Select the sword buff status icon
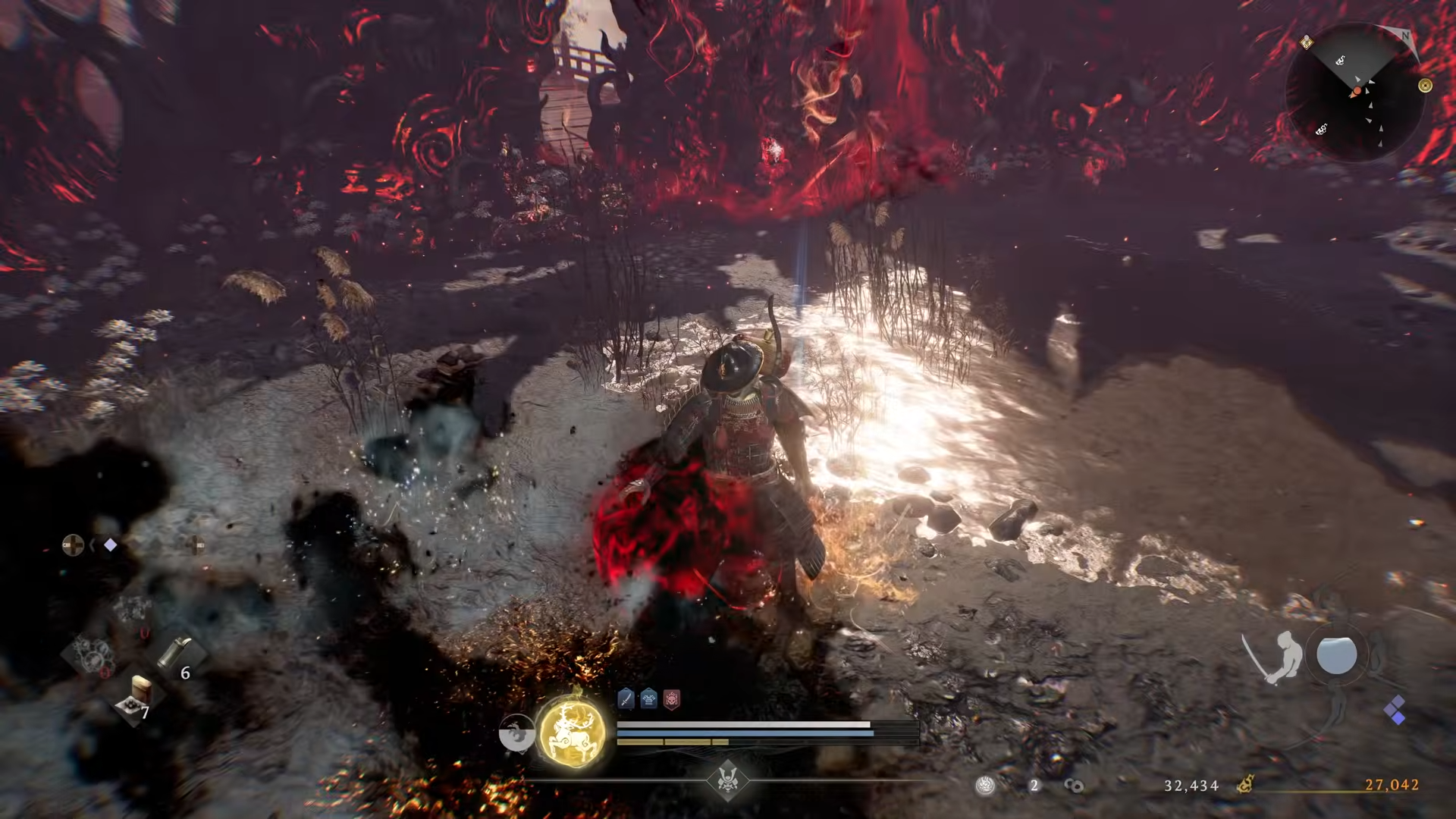This screenshot has width=1456, height=819. [626, 699]
